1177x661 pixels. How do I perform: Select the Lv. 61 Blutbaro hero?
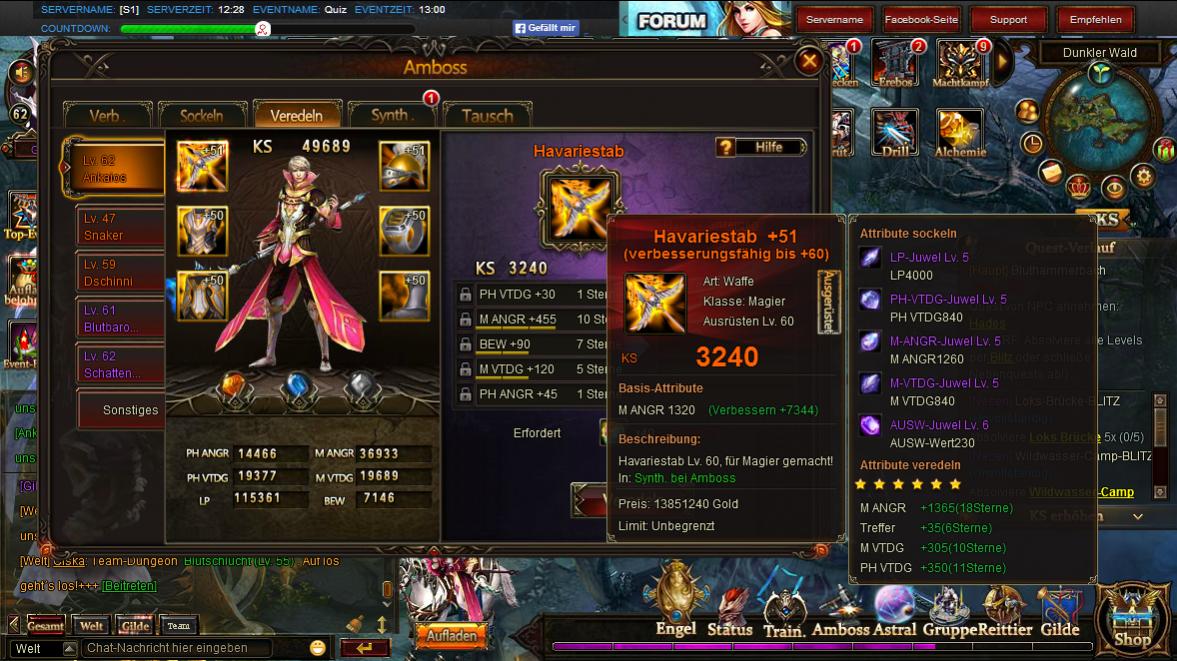coord(120,319)
